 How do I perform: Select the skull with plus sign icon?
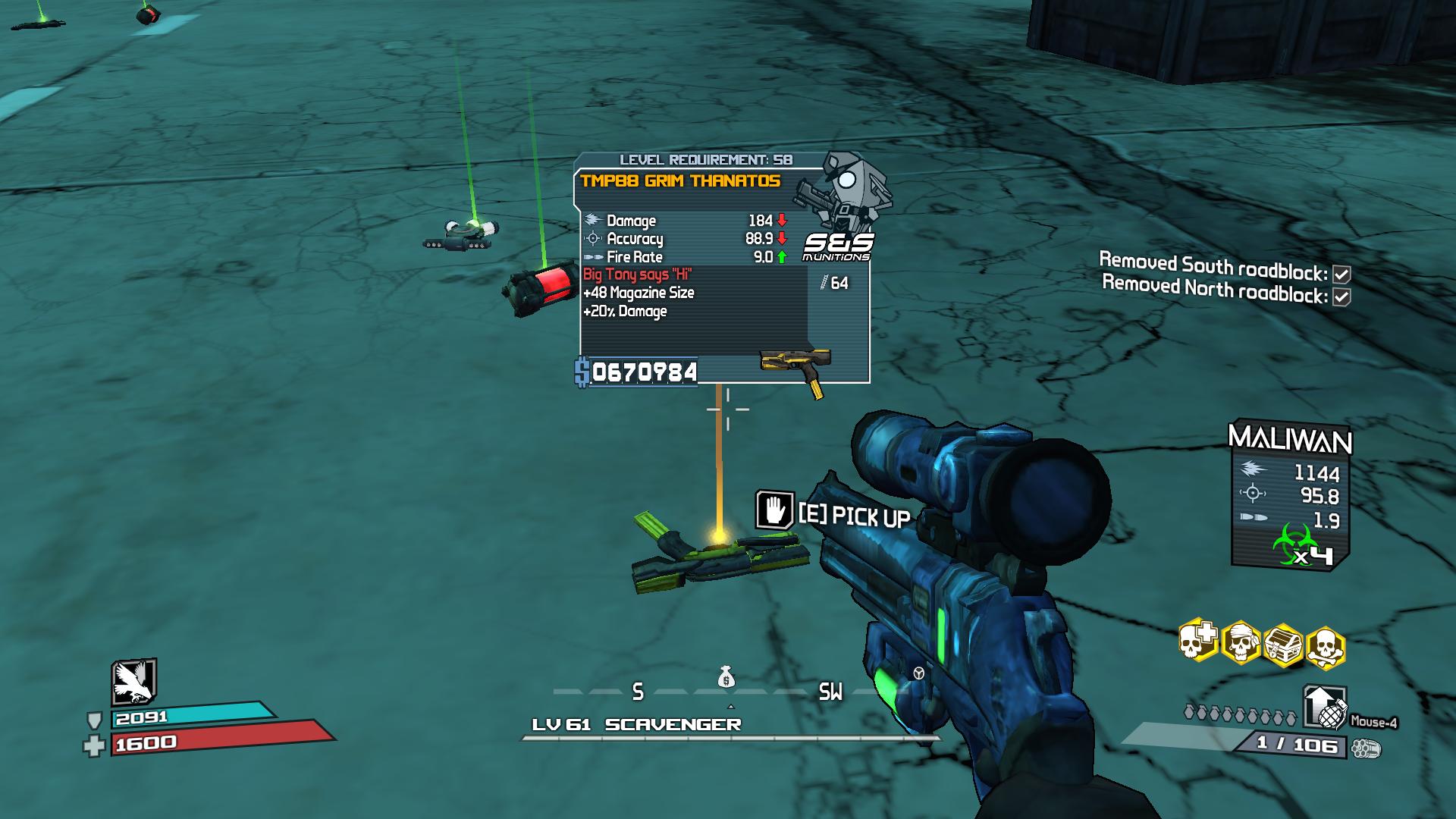pyautogui.click(x=1198, y=643)
